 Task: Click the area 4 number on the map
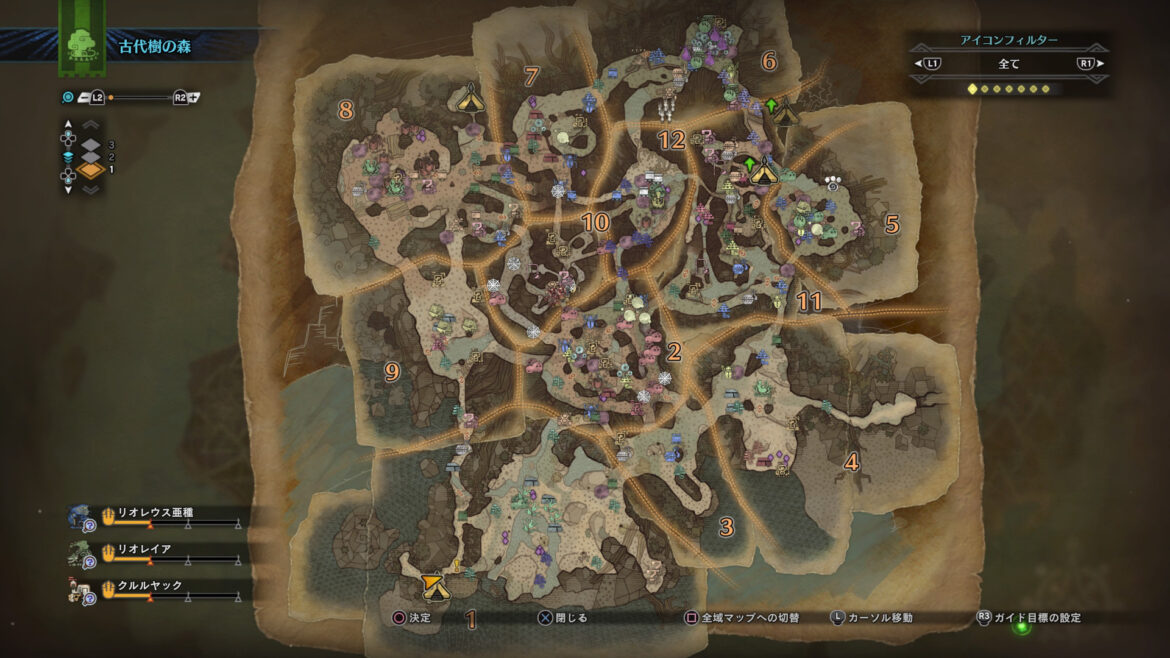(x=851, y=462)
